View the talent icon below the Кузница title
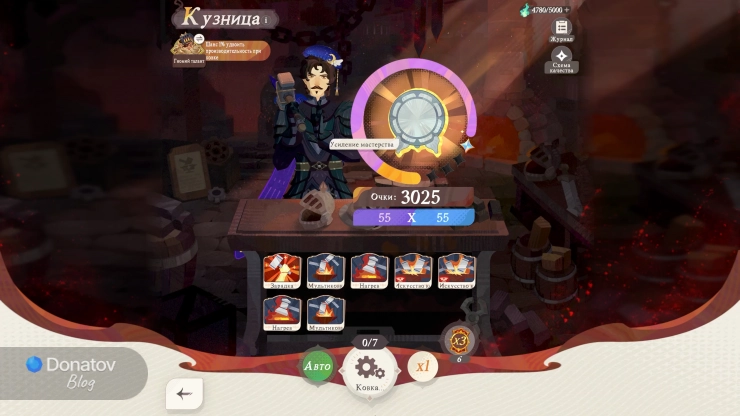The width and height of the screenshot is (740, 416). 187,46
